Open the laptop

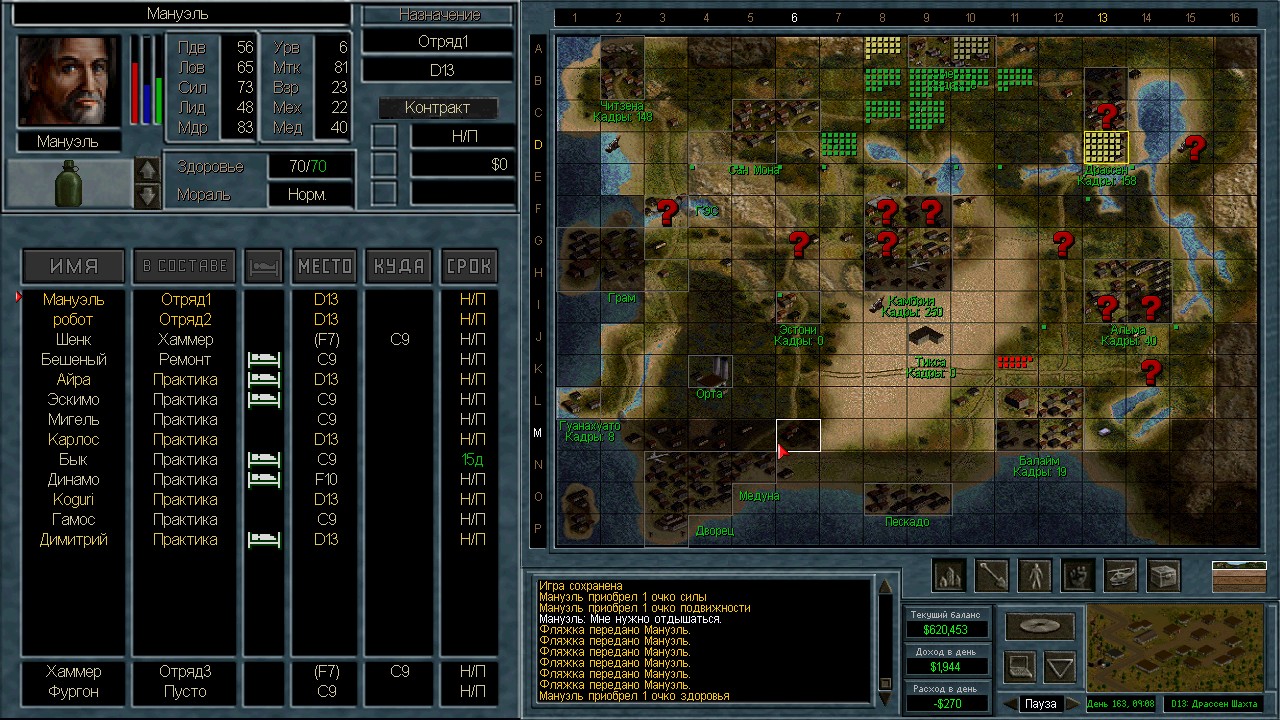click(1019, 665)
